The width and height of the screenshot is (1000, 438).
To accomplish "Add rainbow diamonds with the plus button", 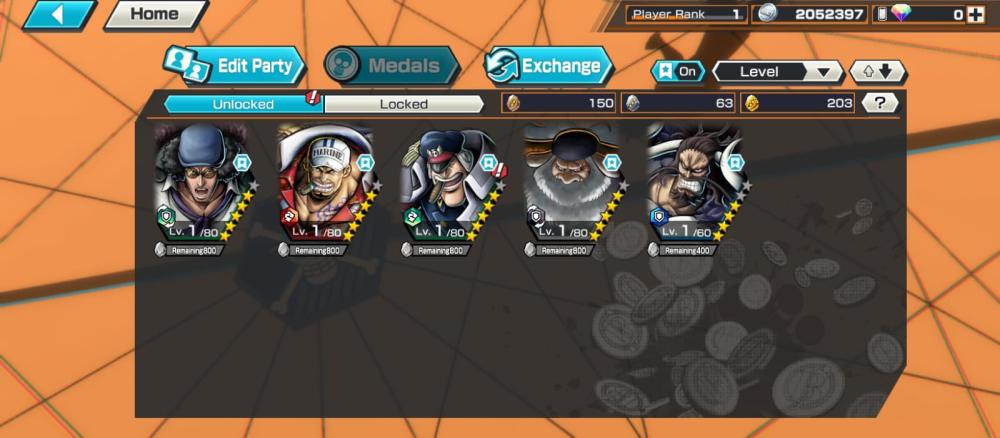I will point(985,14).
